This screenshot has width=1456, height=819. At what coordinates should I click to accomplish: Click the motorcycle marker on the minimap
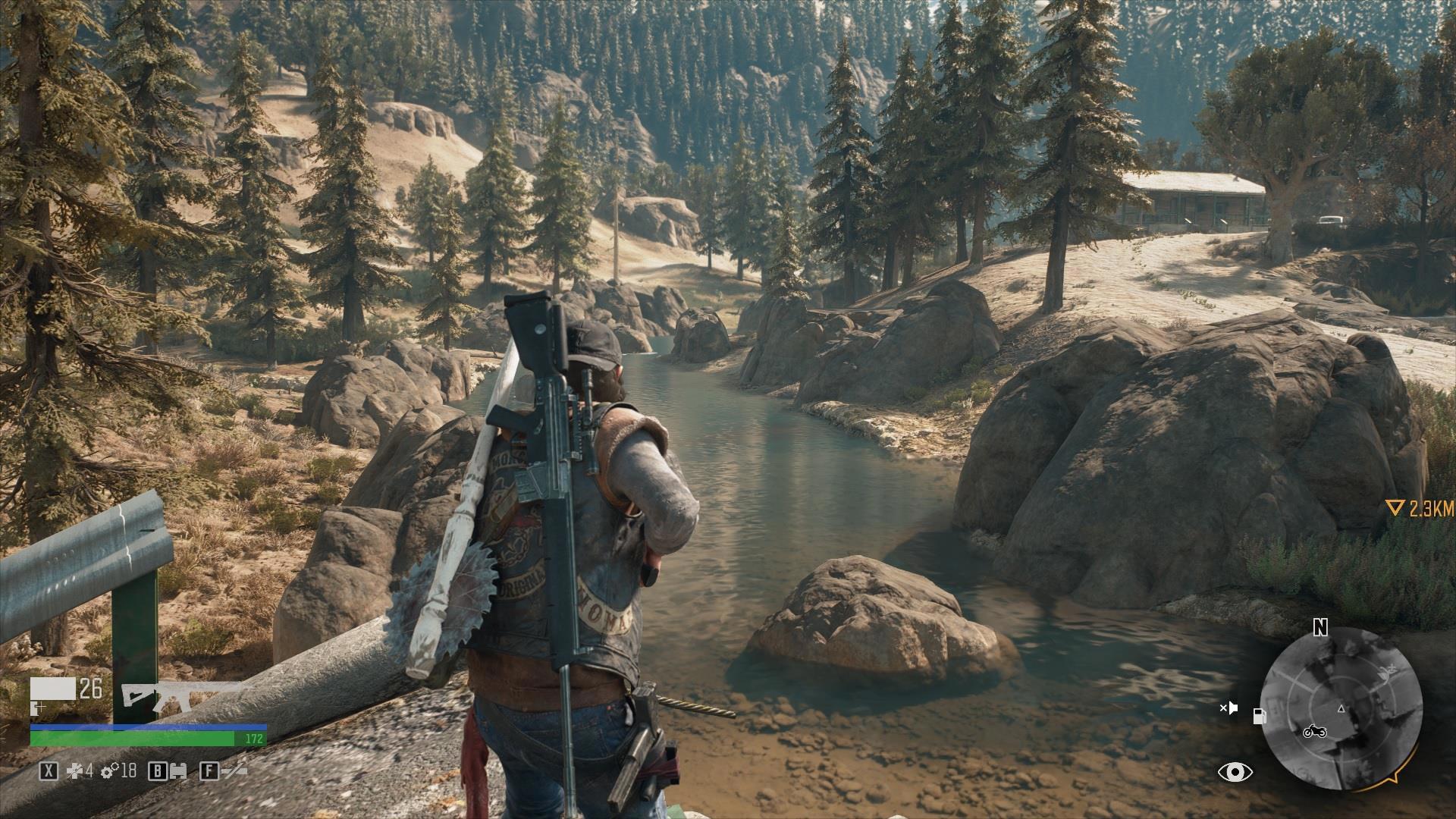(x=1313, y=732)
